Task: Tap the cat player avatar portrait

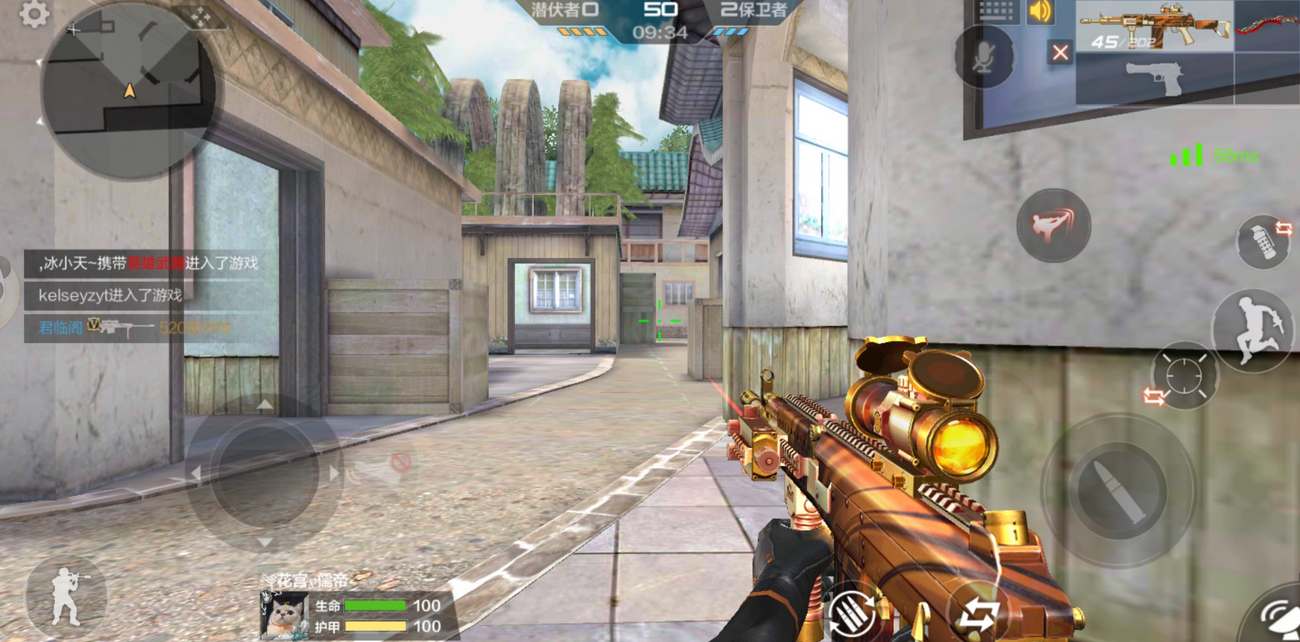Action: pyautogui.click(x=284, y=613)
